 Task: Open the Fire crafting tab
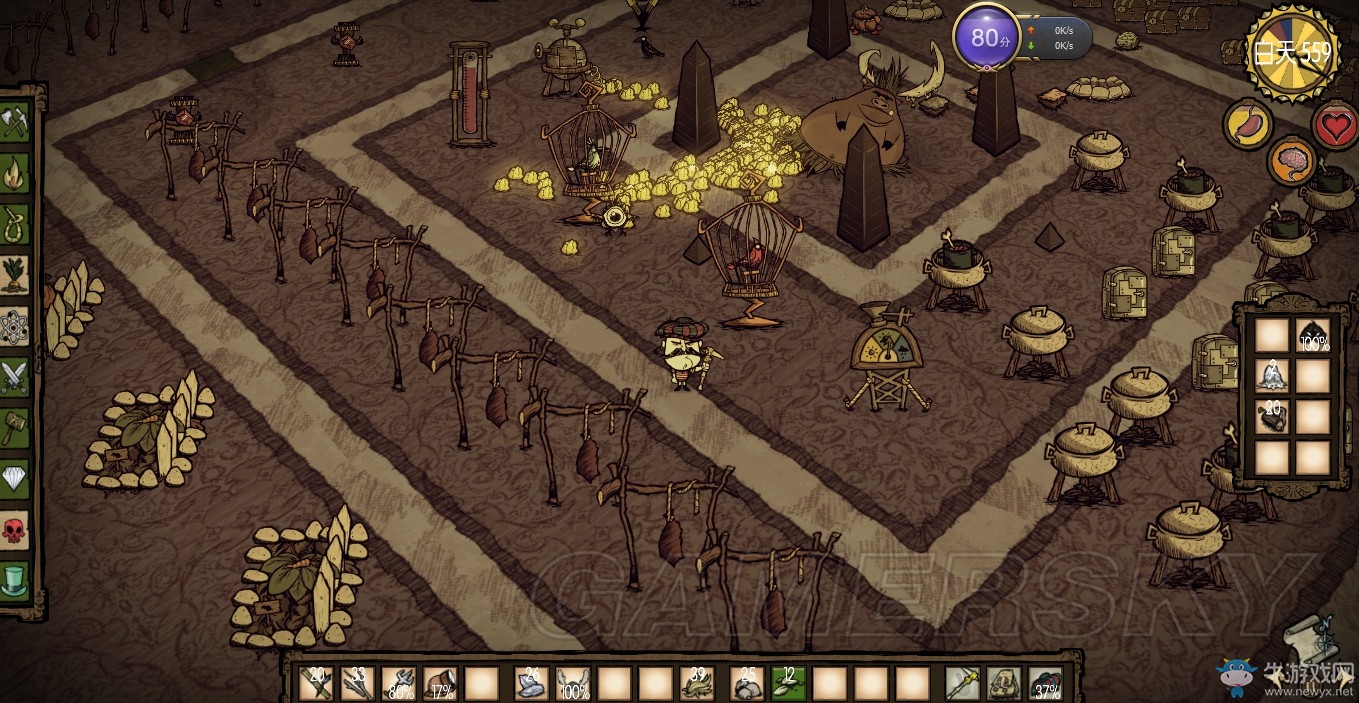click(x=15, y=173)
